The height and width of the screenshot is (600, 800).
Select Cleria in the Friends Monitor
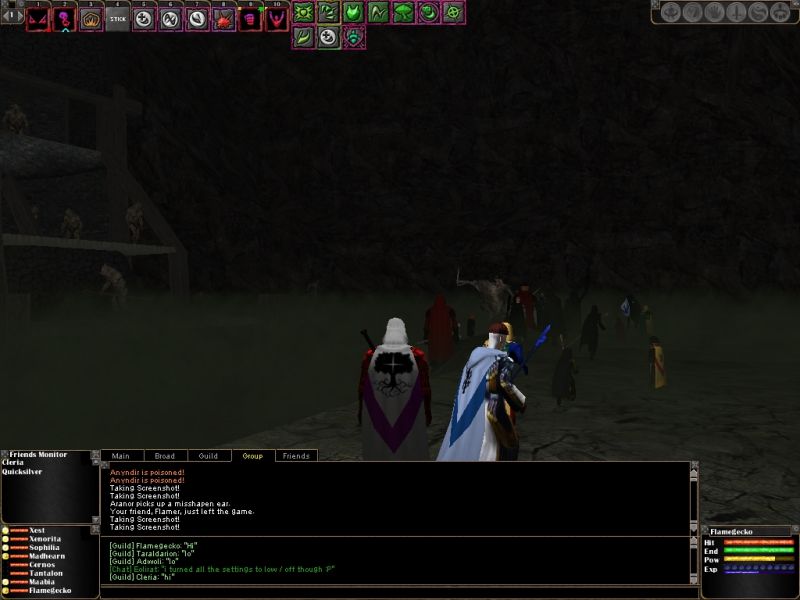15,464
